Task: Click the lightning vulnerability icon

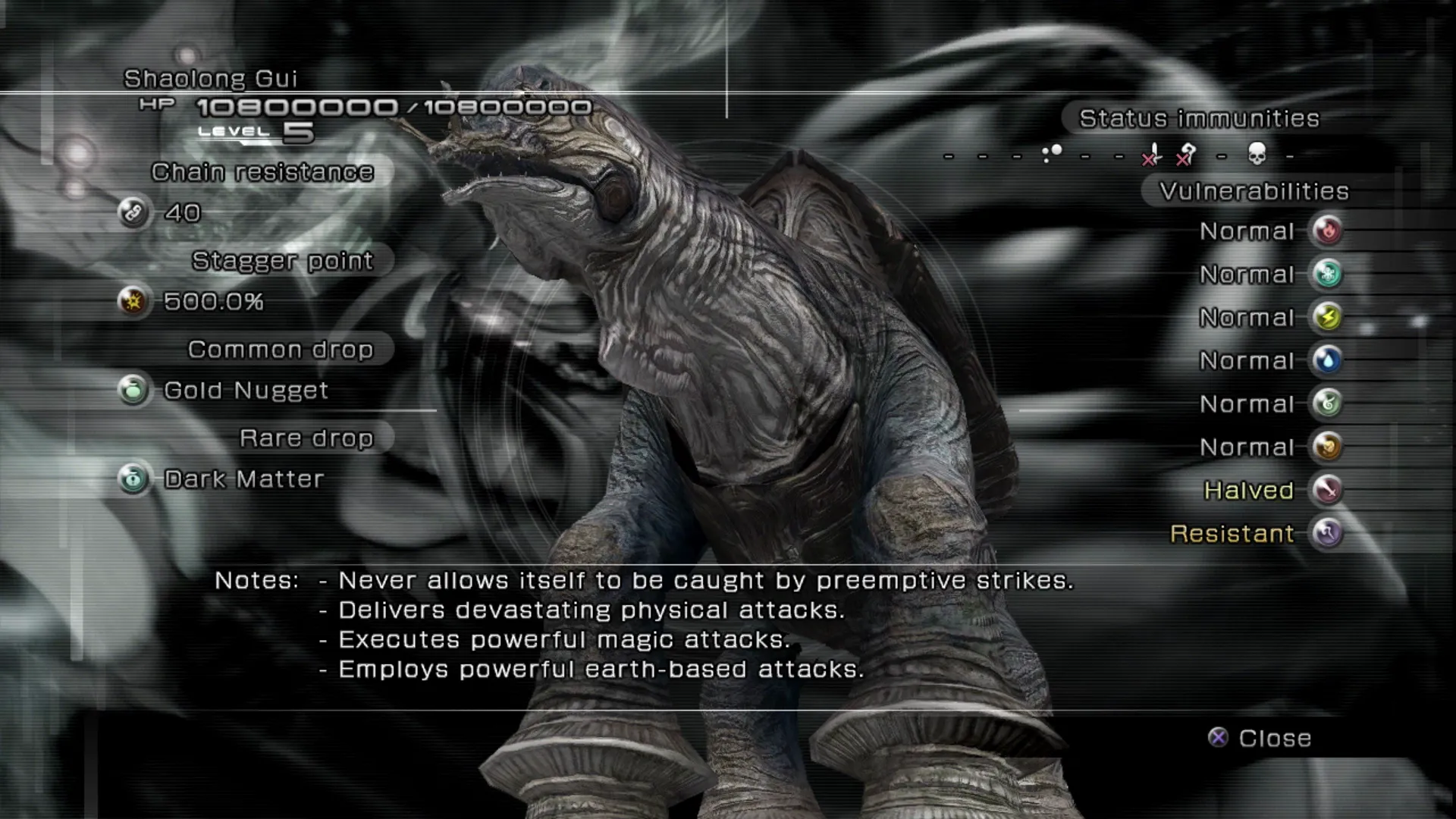Action: [x=1327, y=317]
